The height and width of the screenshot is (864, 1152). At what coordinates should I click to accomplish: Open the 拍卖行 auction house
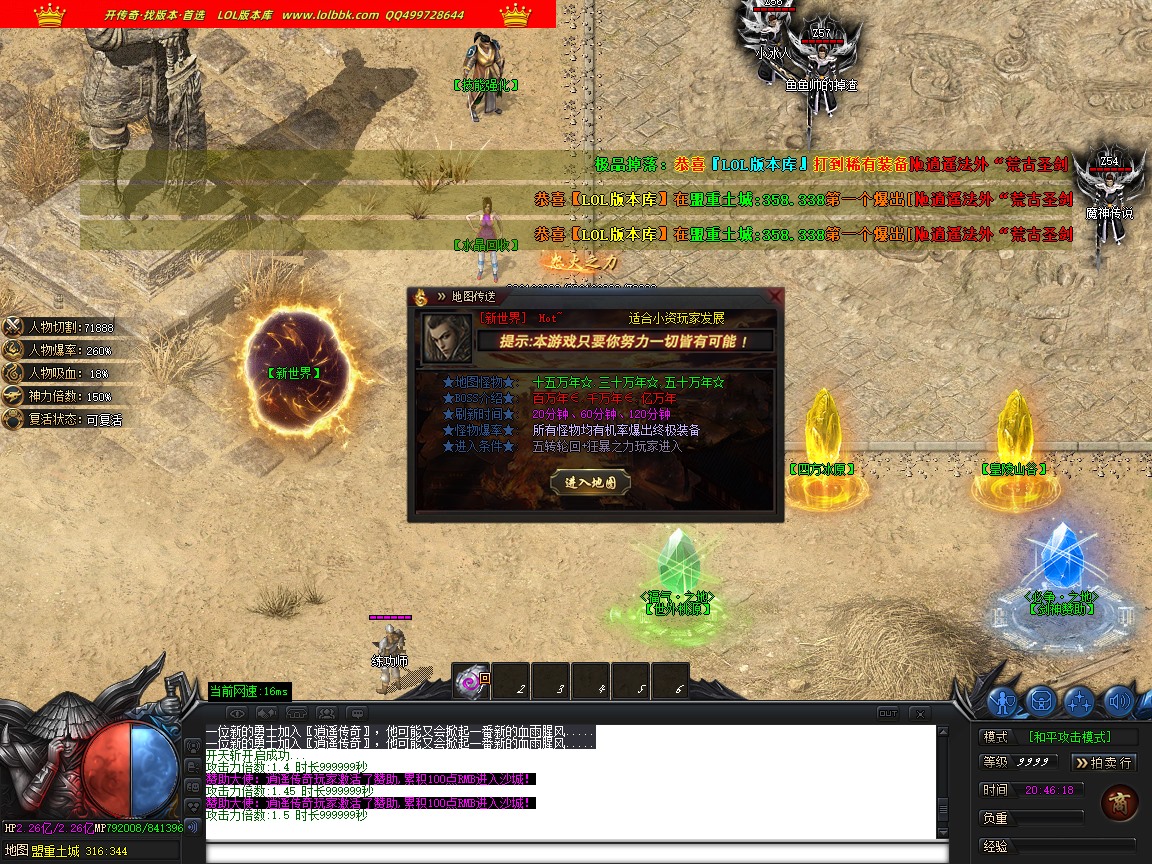point(1104,762)
